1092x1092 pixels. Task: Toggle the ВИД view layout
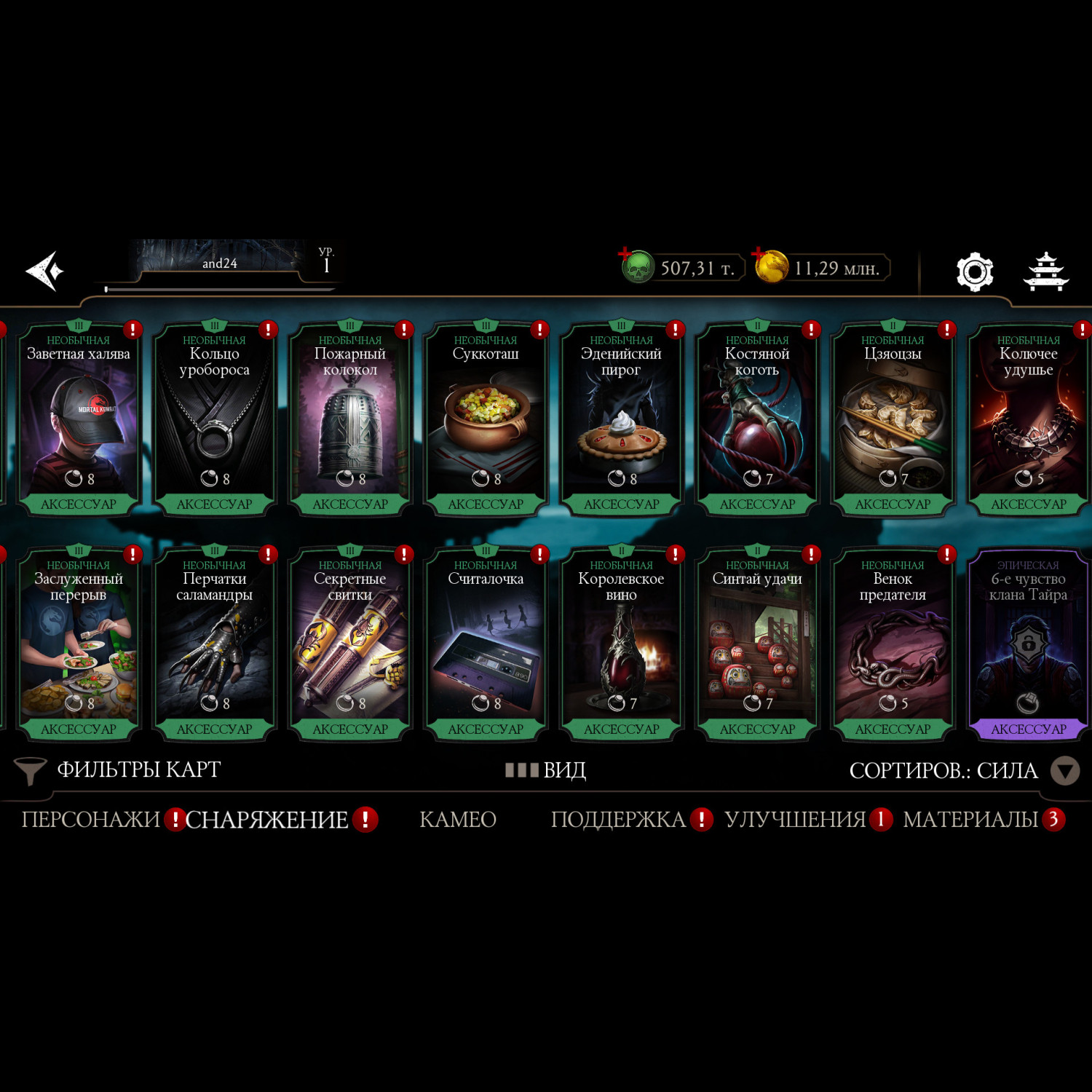[546, 770]
